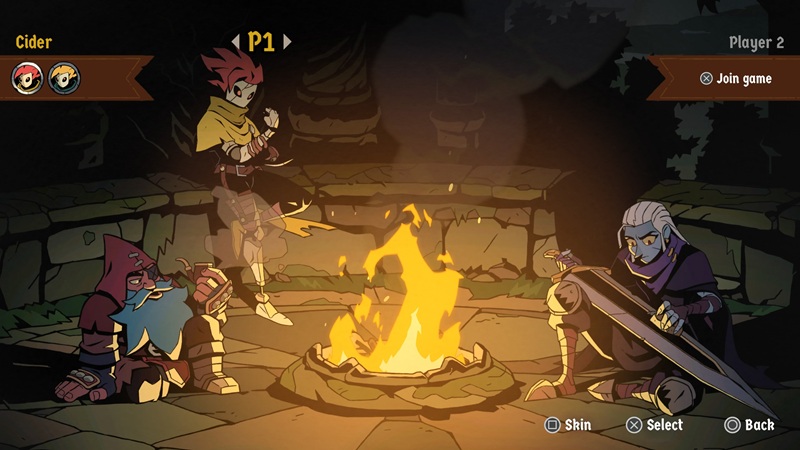Screen dimensions: 800x450
Task: Join game as Player 2
Action: (736, 78)
